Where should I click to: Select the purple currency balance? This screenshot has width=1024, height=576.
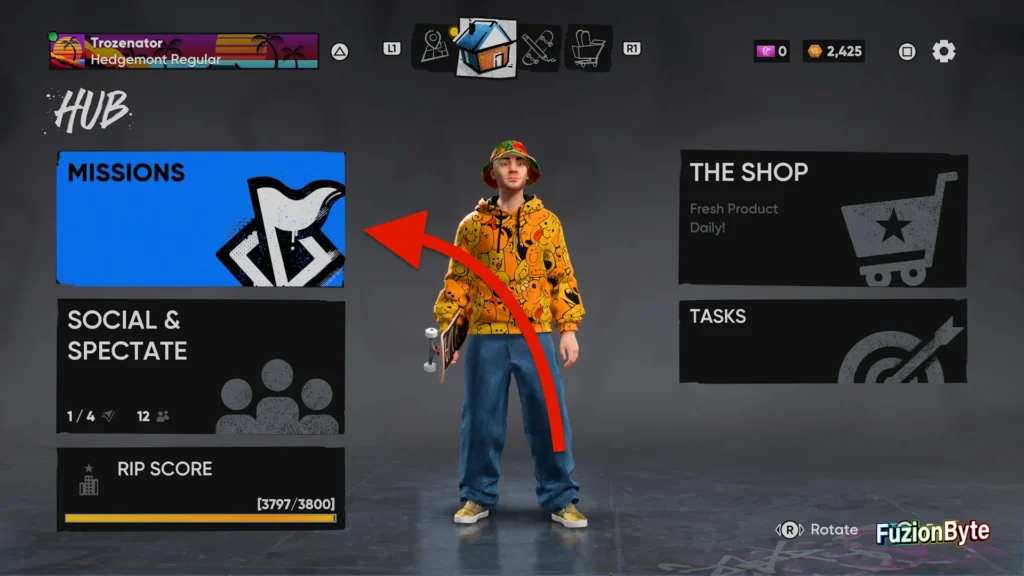pos(771,51)
